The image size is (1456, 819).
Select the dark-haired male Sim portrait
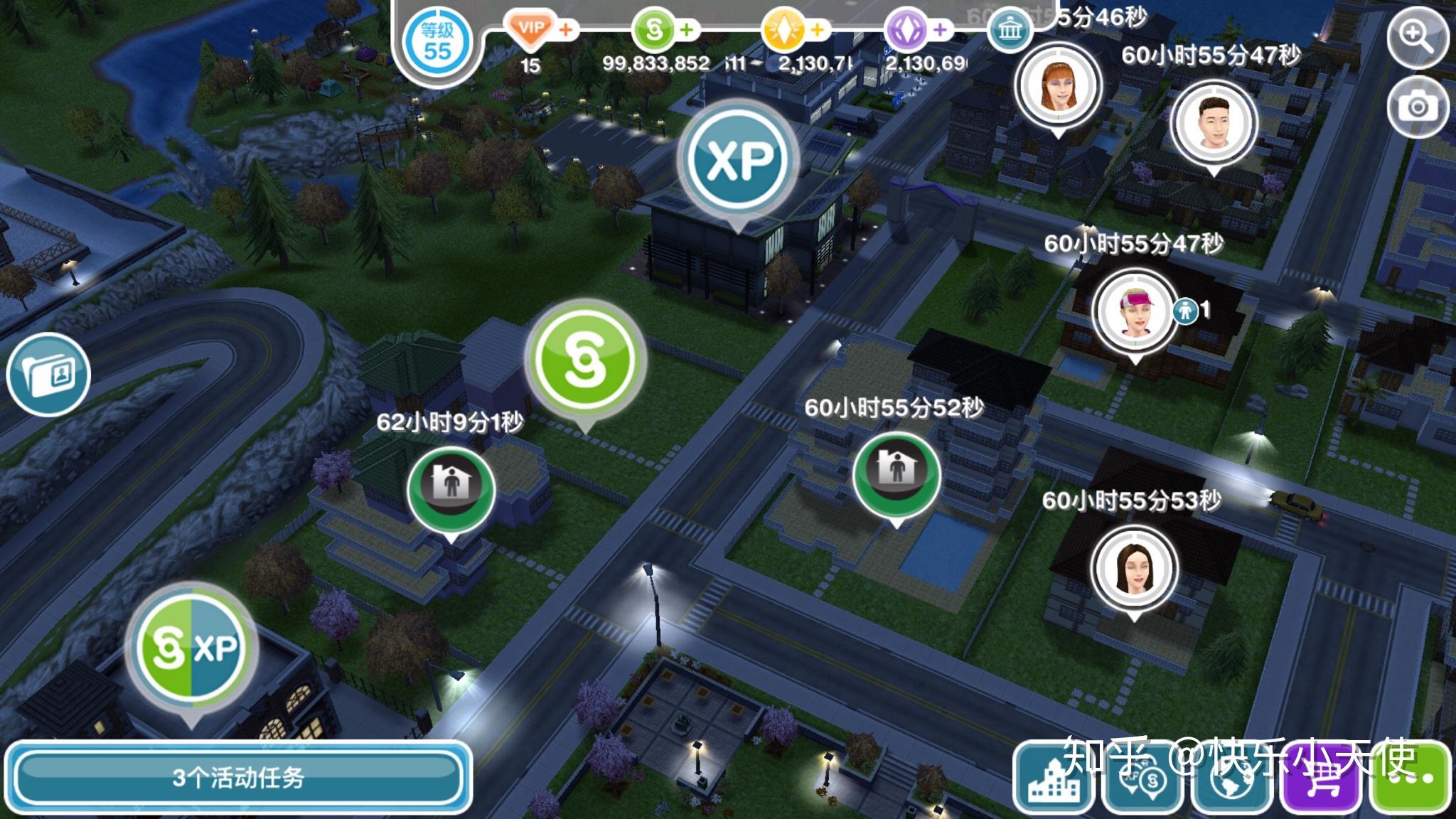1213,122
